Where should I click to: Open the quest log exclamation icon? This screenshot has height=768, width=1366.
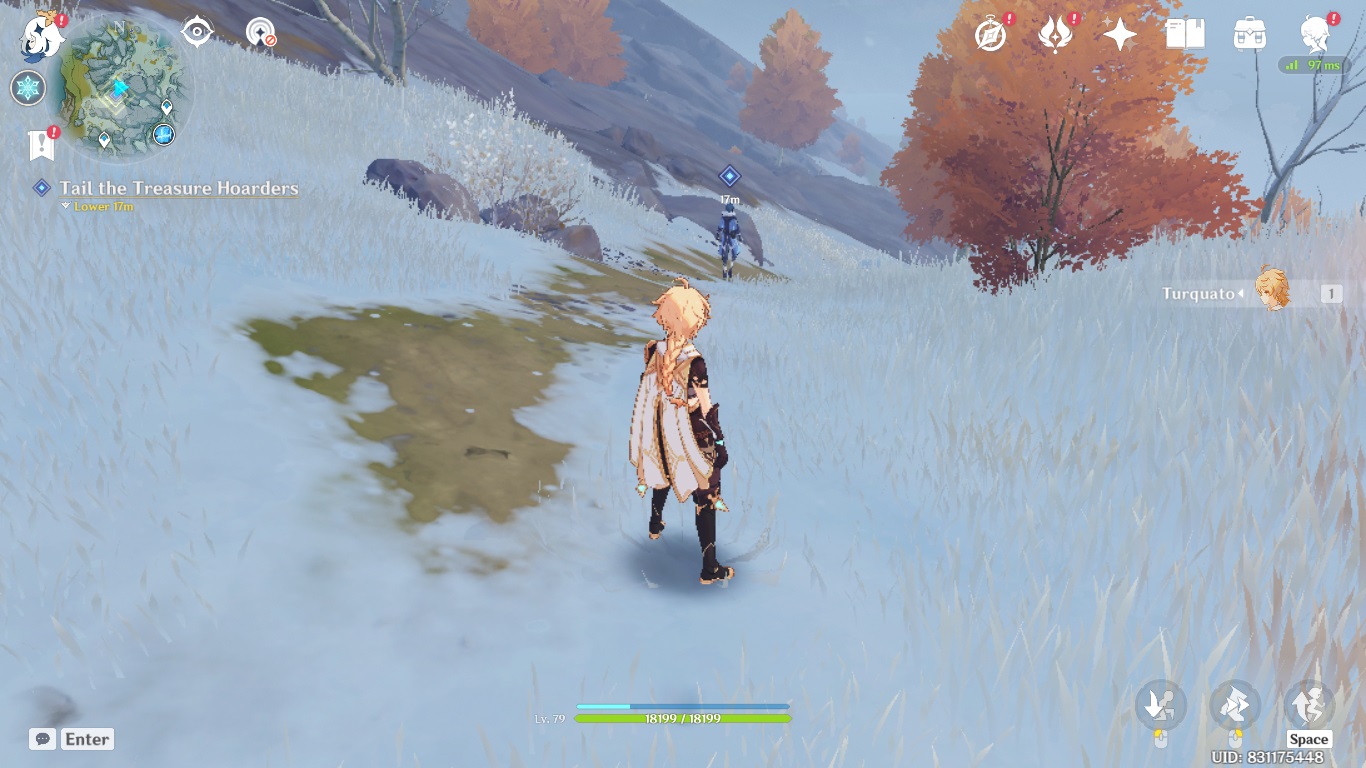click(x=42, y=146)
